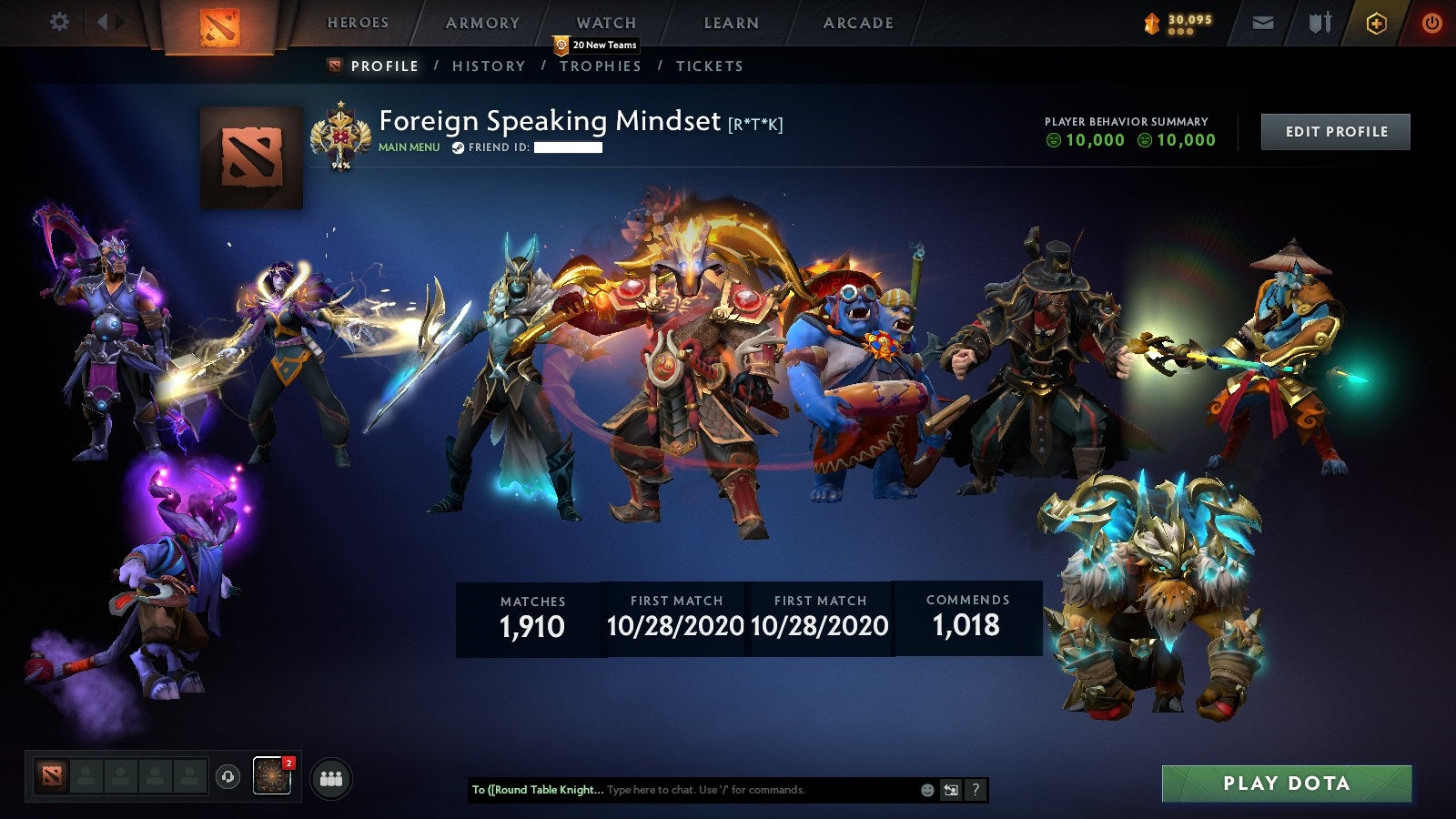Open notifications via the mail envelope icon
The image size is (1456, 819).
click(1262, 24)
